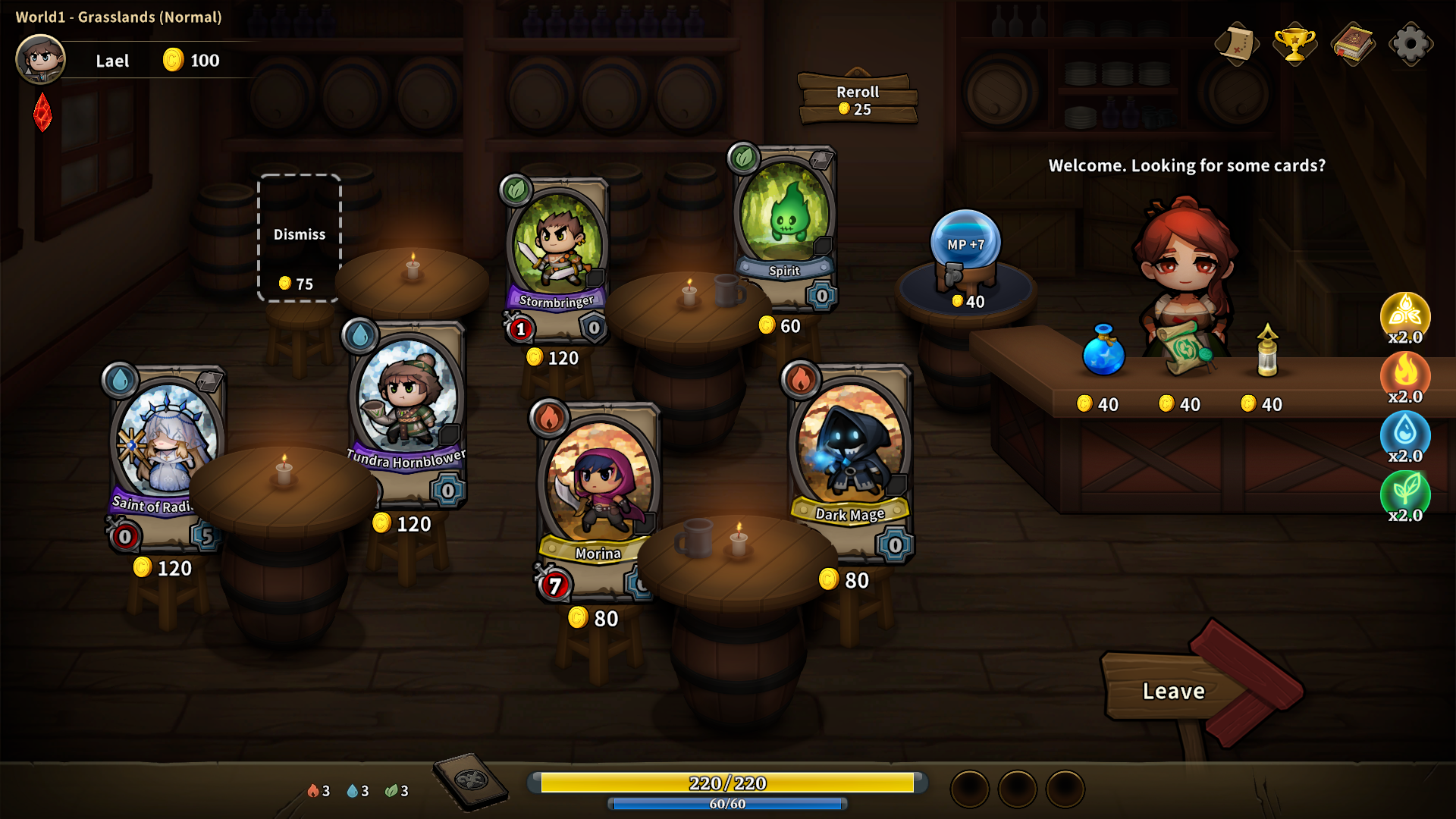Open the red book journal
Viewport: 1456px width, 819px height.
1353,44
